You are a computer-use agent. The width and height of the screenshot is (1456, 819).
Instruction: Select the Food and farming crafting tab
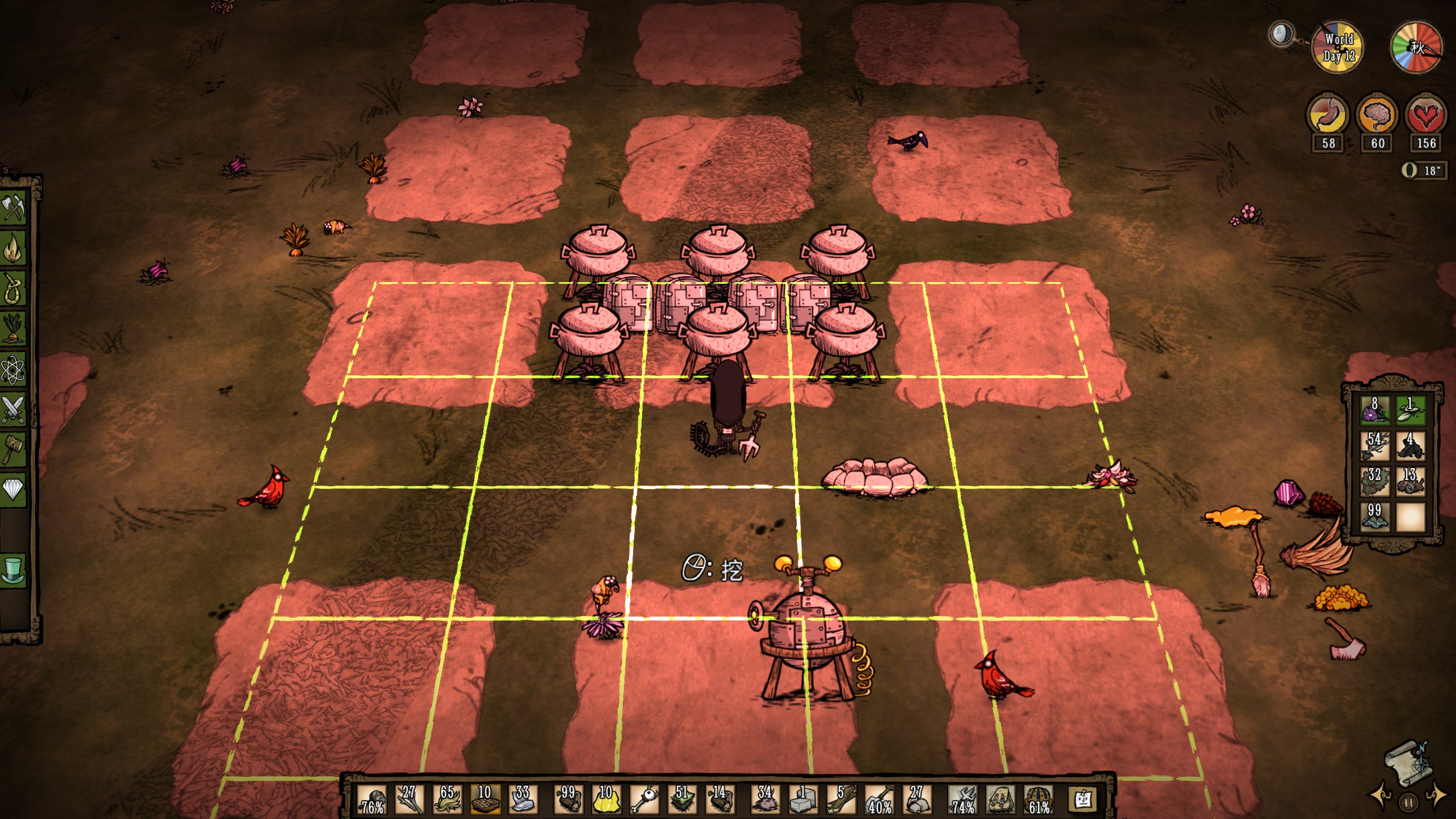tap(14, 329)
